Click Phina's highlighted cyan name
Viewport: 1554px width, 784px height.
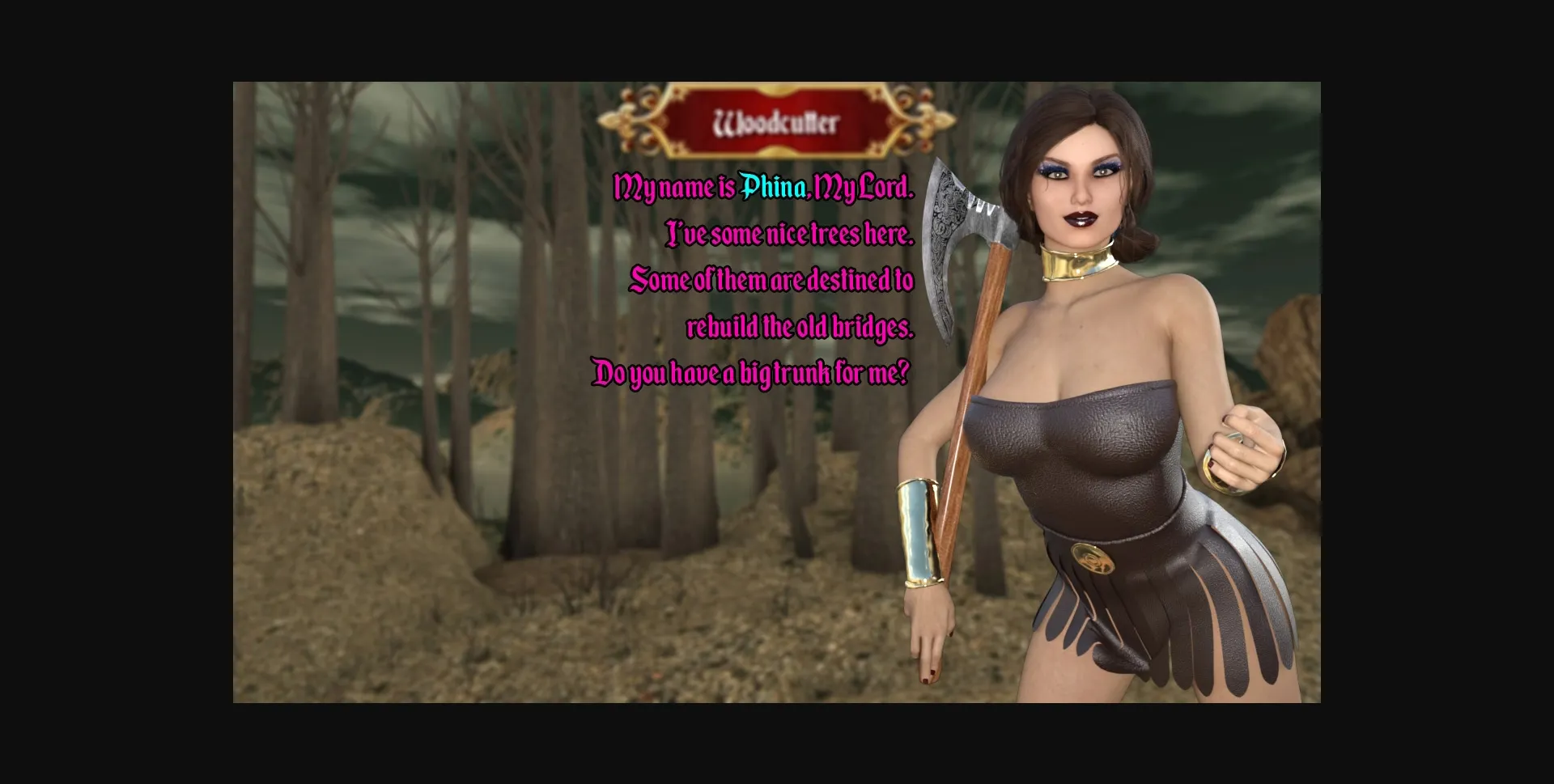click(771, 188)
